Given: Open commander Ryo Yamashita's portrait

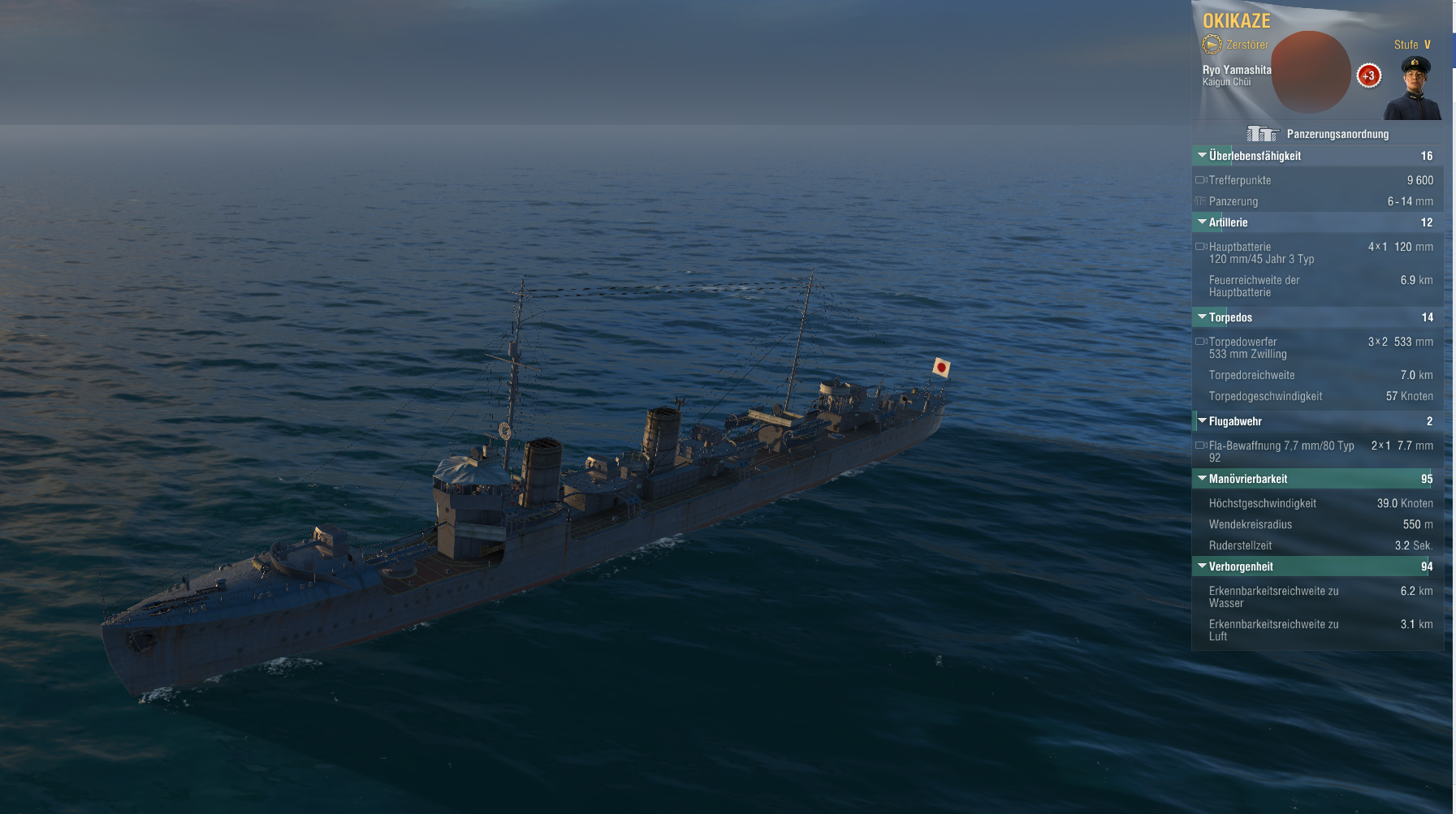Looking at the screenshot, I should pyautogui.click(x=1415, y=88).
